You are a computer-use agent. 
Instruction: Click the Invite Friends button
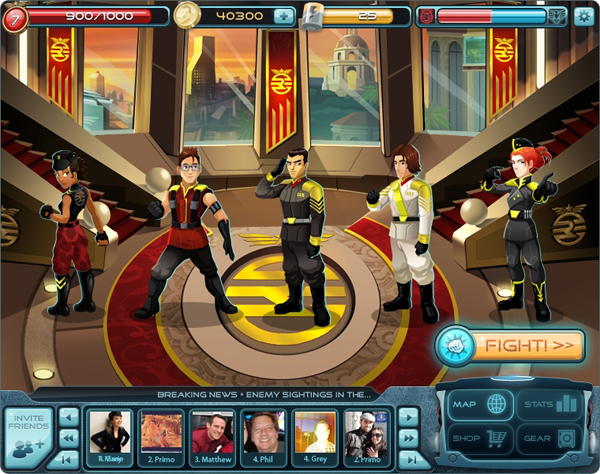[28, 435]
